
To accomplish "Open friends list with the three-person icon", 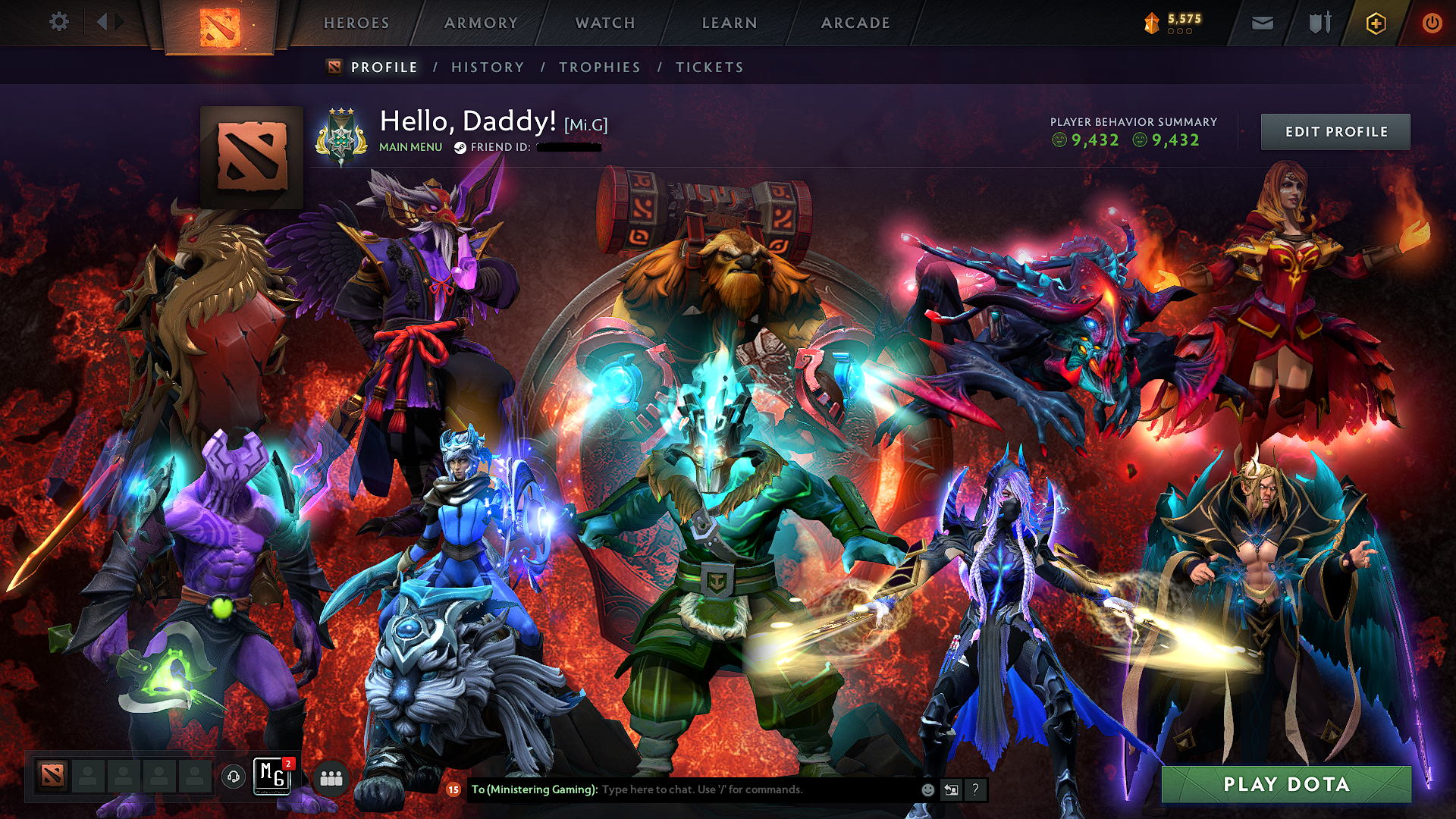I will 332,777.
